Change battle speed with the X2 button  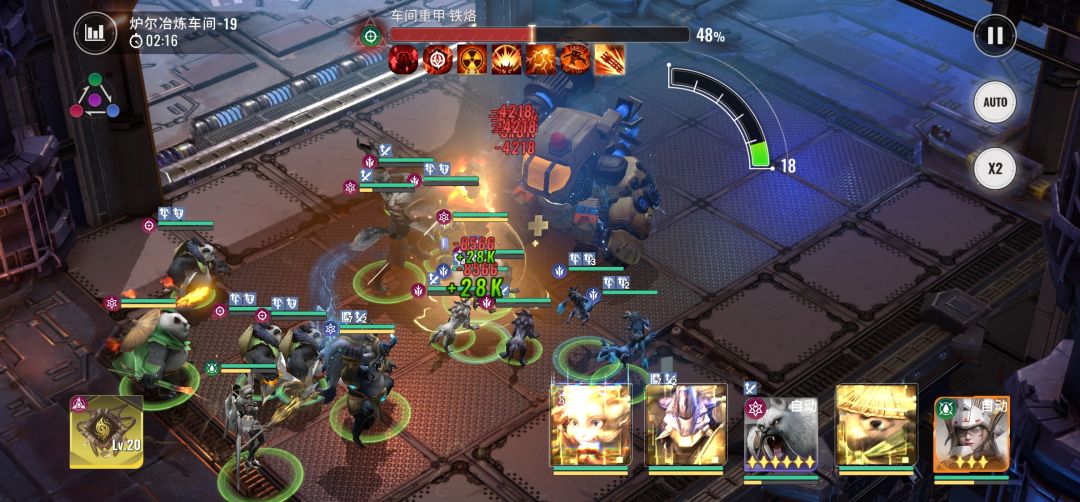click(994, 168)
